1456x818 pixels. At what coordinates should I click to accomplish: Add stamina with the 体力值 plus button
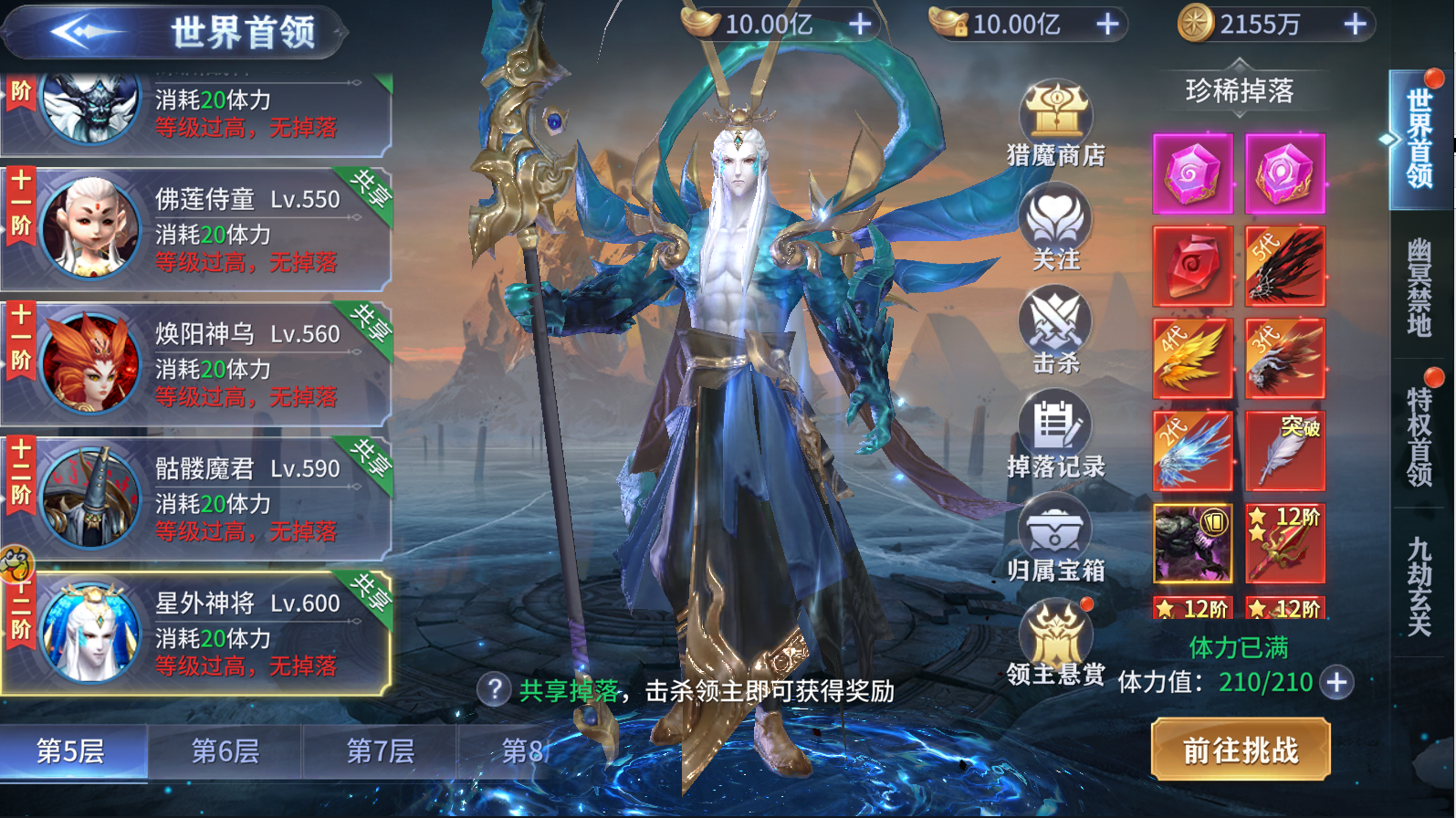[x=1337, y=682]
